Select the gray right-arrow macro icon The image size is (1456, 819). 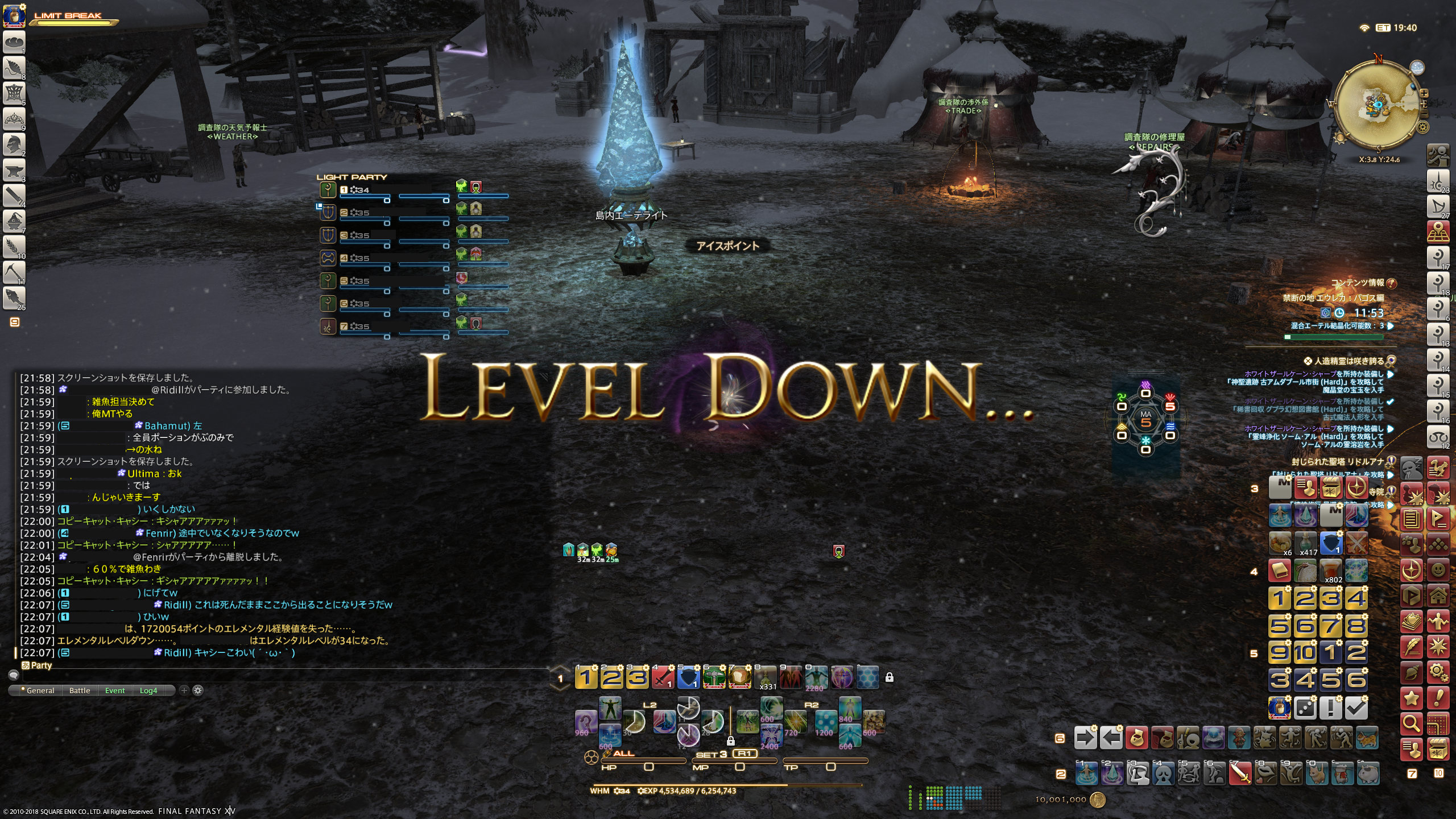coord(1085,738)
